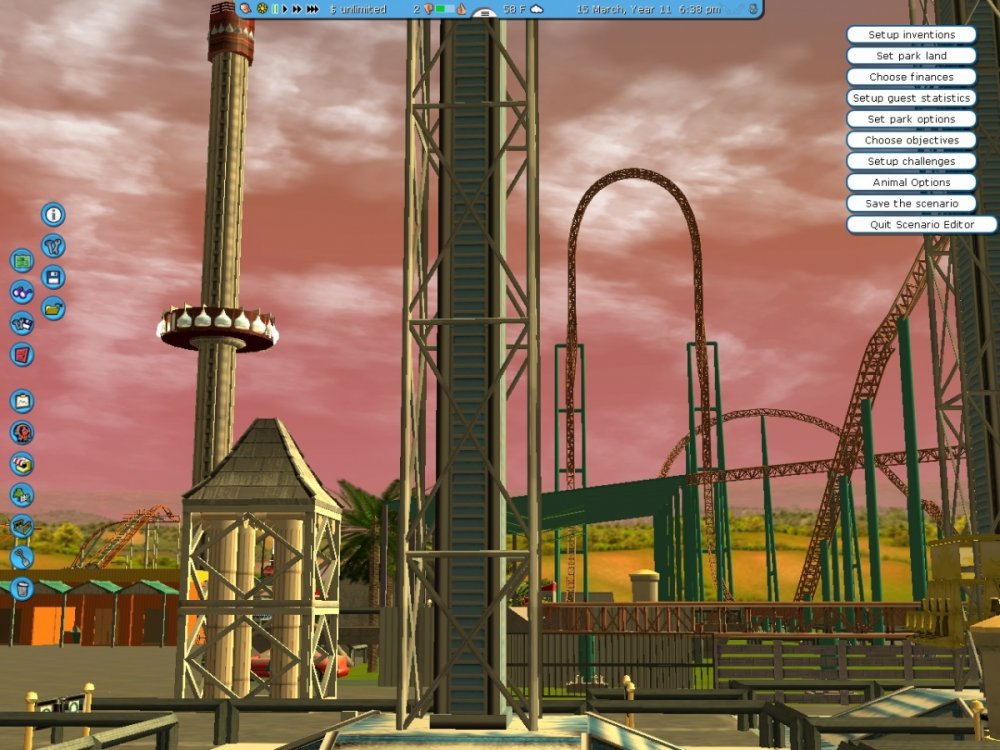
Task: Save the scenario
Action: pos(911,203)
